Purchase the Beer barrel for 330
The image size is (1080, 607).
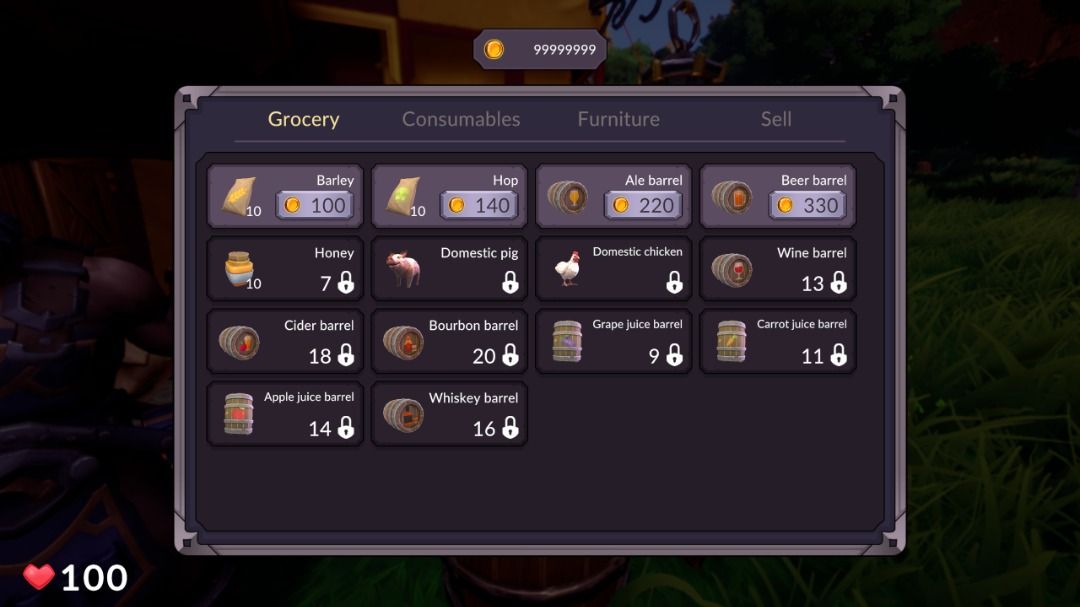pos(807,205)
